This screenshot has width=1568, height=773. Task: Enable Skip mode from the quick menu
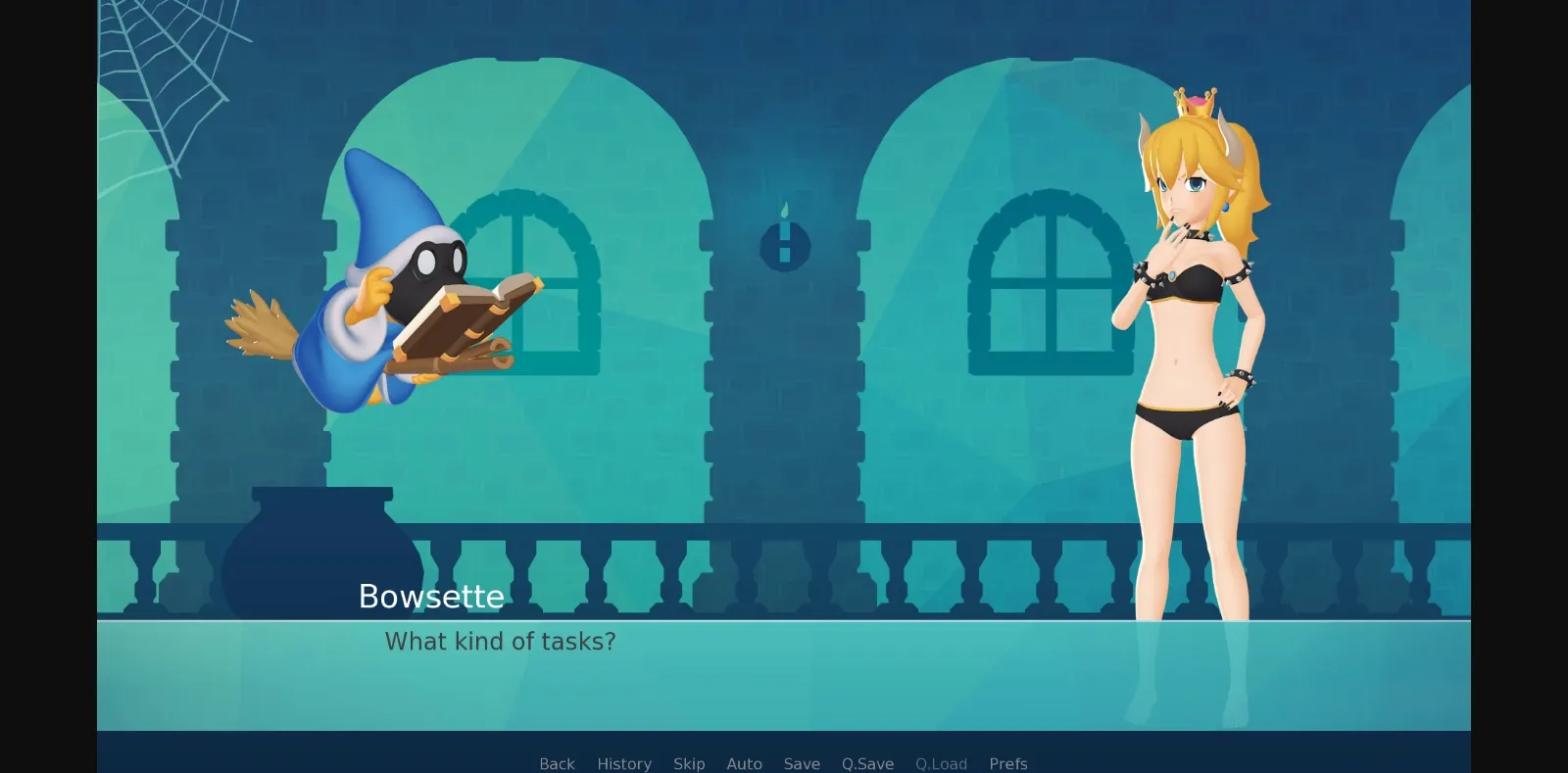point(689,763)
